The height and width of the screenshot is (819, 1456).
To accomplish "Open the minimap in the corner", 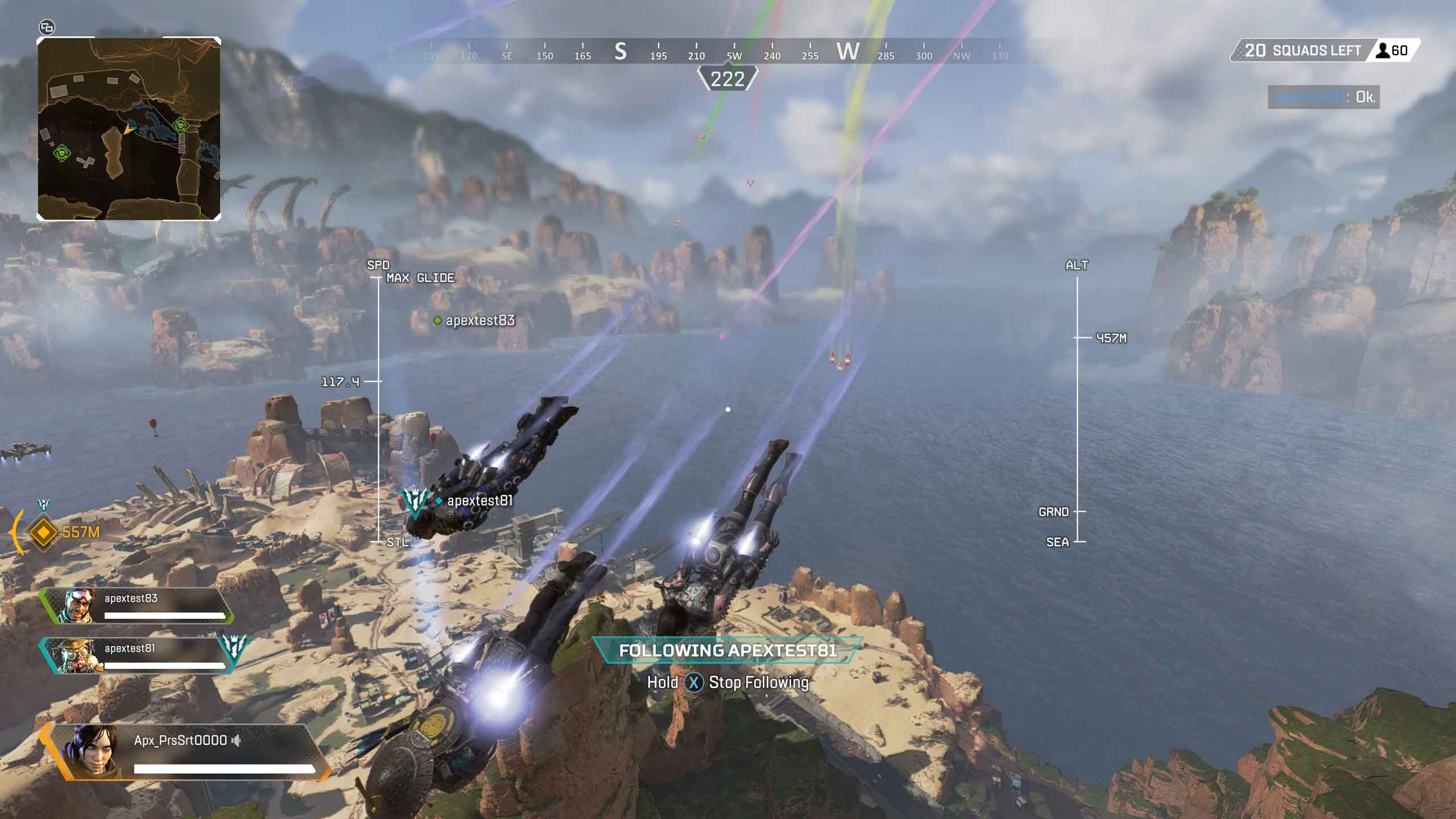I will pyautogui.click(x=129, y=129).
